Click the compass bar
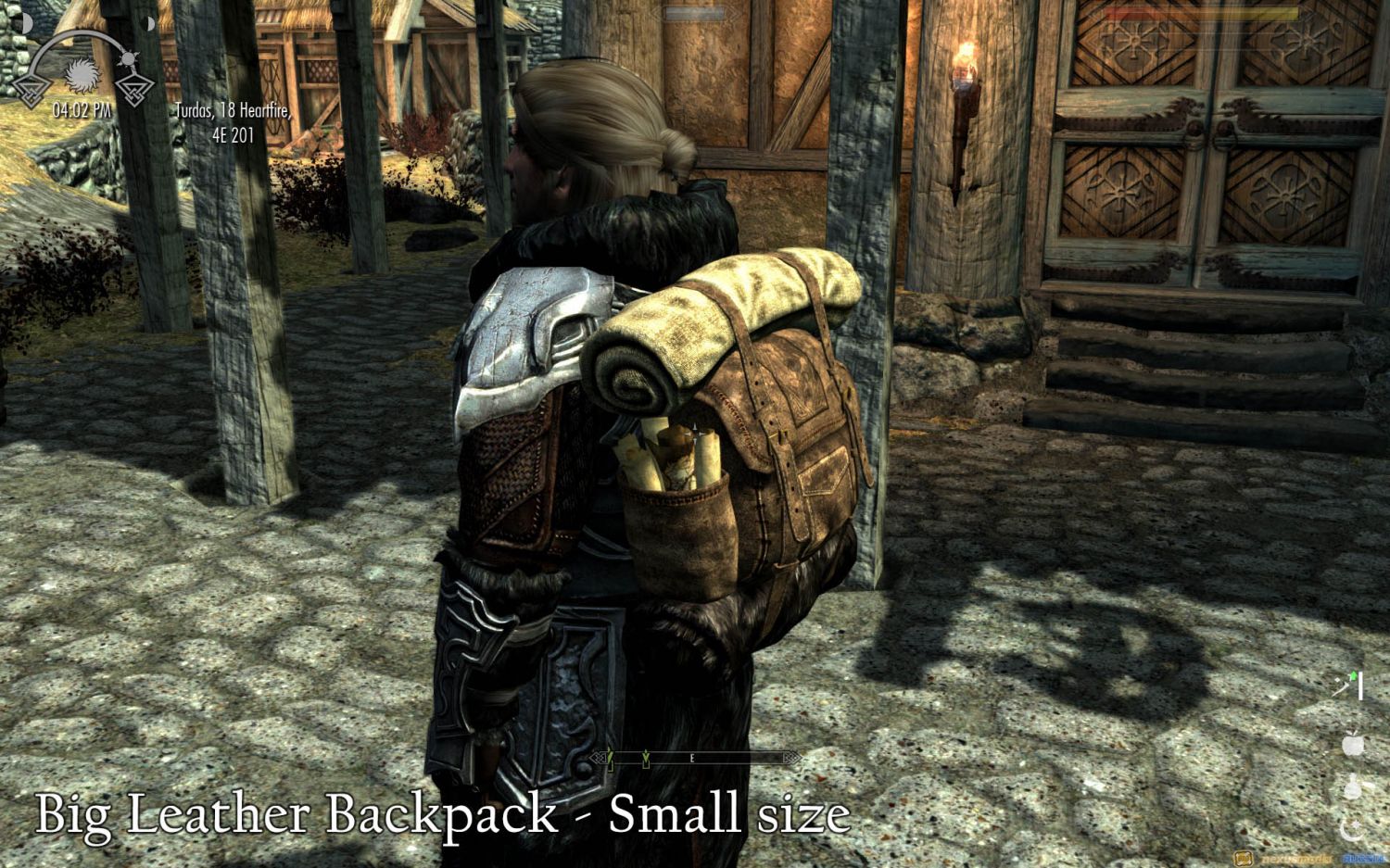Viewport: 1390px width, 868px height. coord(693,758)
